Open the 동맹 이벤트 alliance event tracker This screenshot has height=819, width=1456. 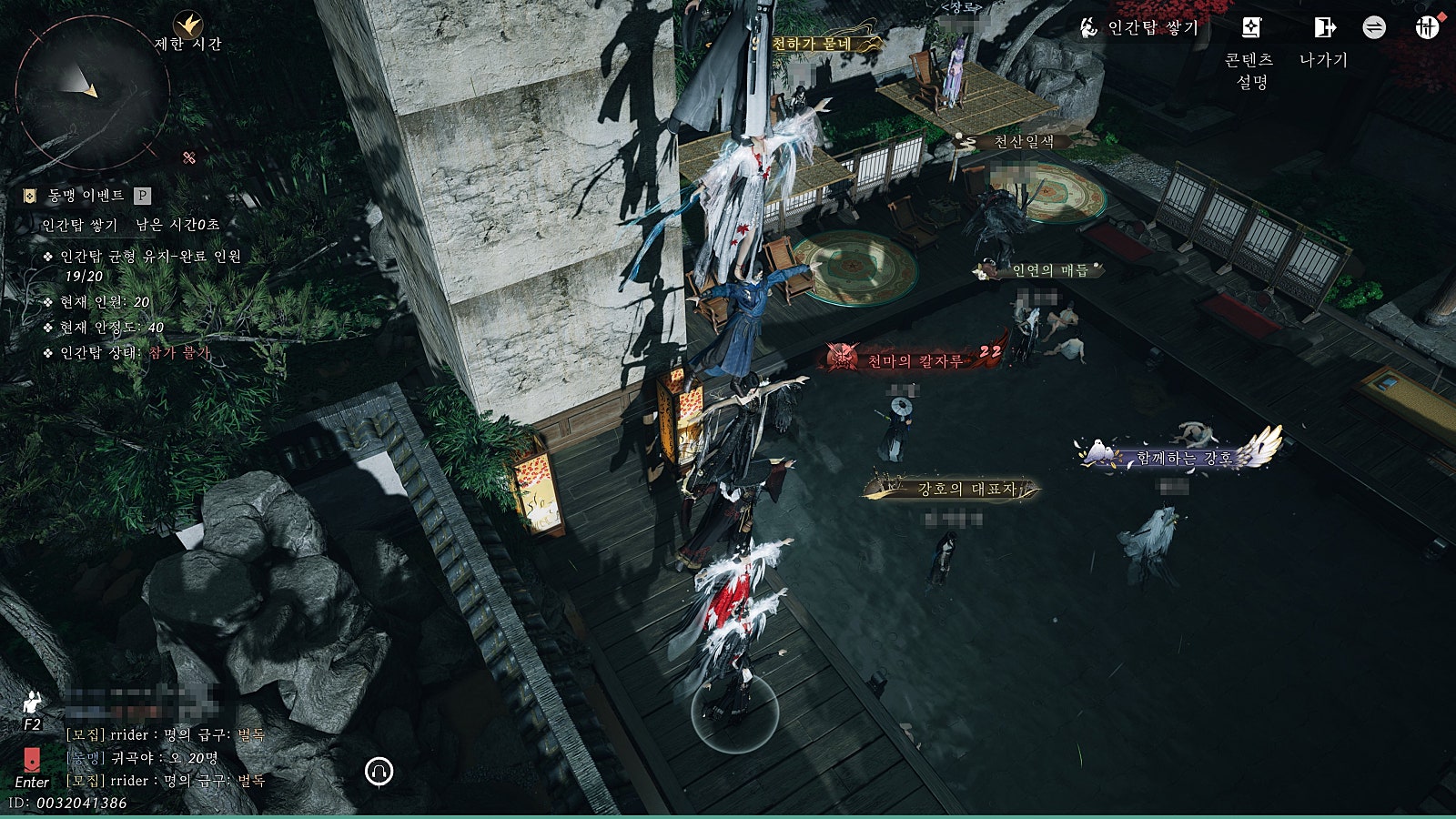(x=86, y=196)
